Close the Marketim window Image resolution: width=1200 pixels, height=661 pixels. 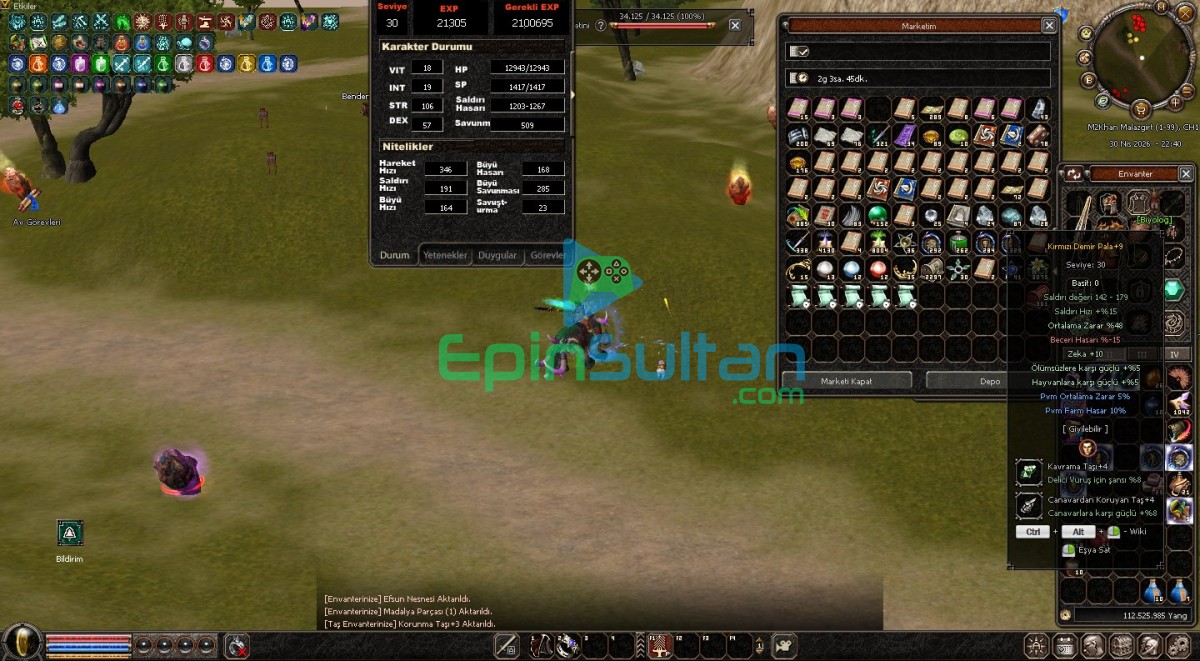1049,26
